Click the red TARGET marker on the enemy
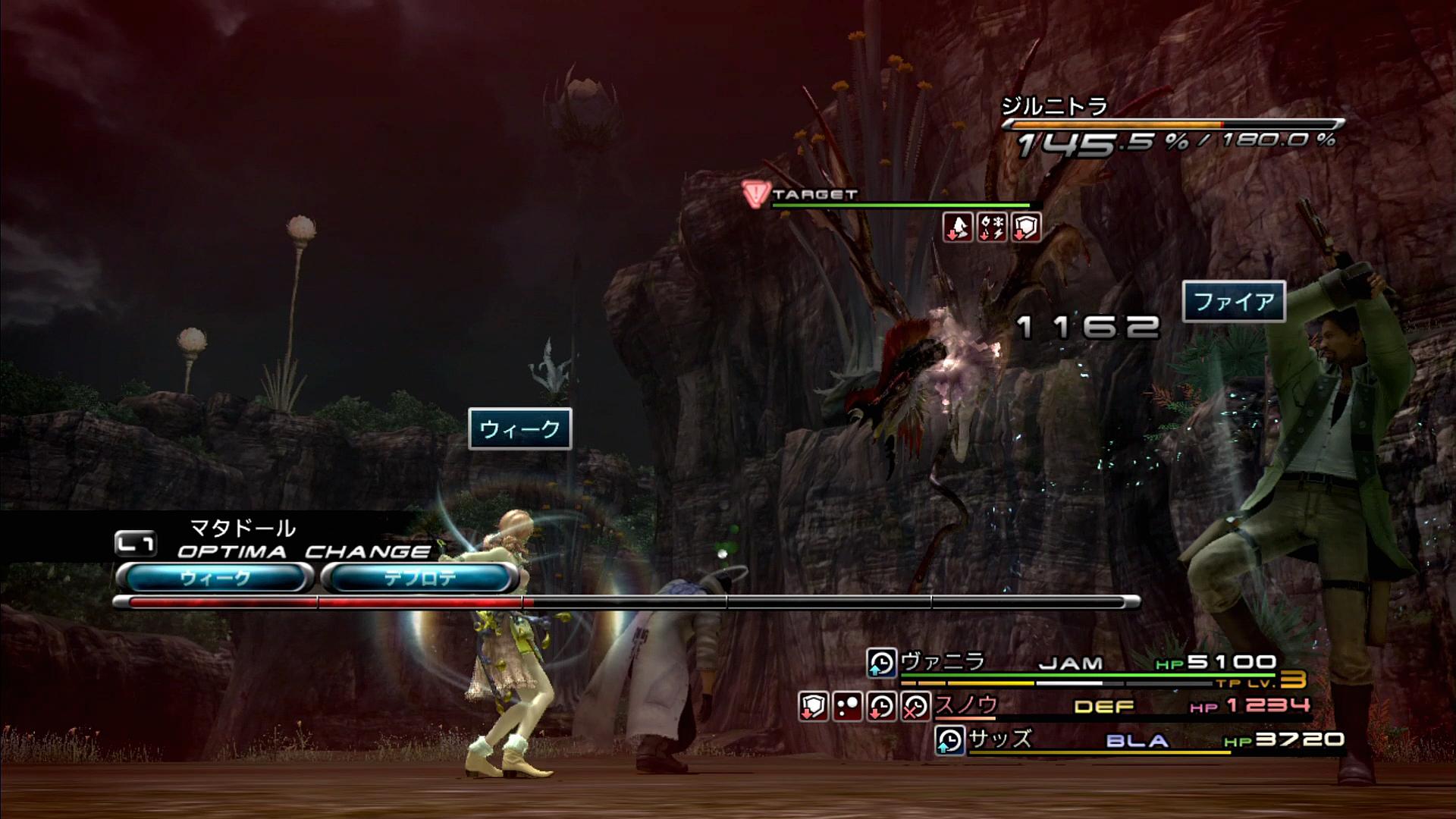Screen dimensions: 1456x819 click(756, 195)
